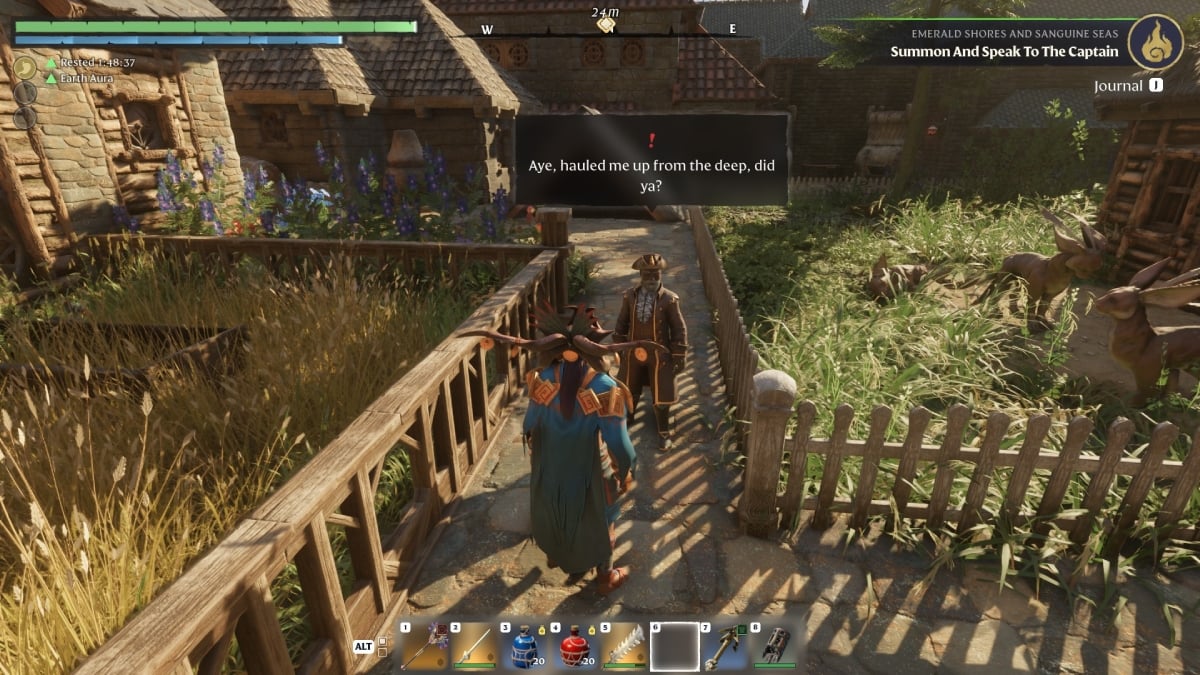Click the quest marker on the compass
The width and height of the screenshot is (1200, 675).
pyautogui.click(x=605, y=25)
